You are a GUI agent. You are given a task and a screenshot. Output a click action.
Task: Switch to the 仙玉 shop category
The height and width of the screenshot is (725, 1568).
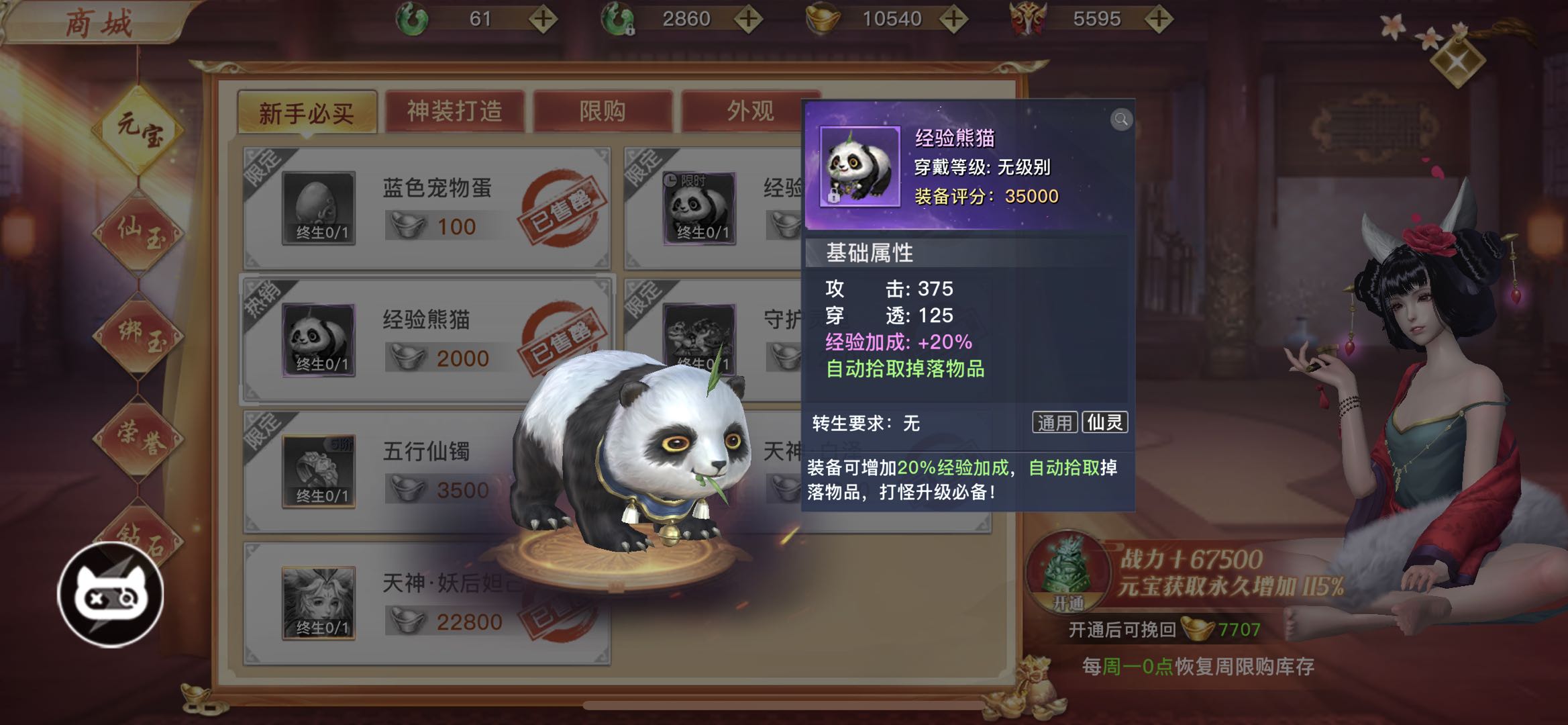139,233
